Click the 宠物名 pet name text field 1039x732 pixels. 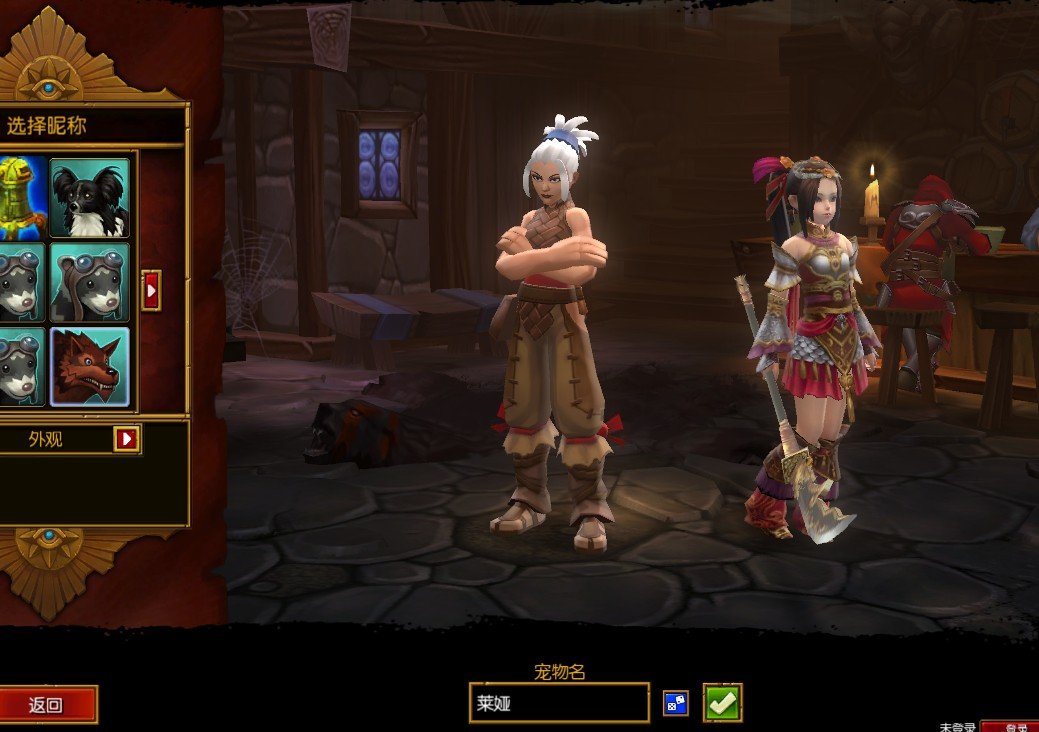pos(558,703)
